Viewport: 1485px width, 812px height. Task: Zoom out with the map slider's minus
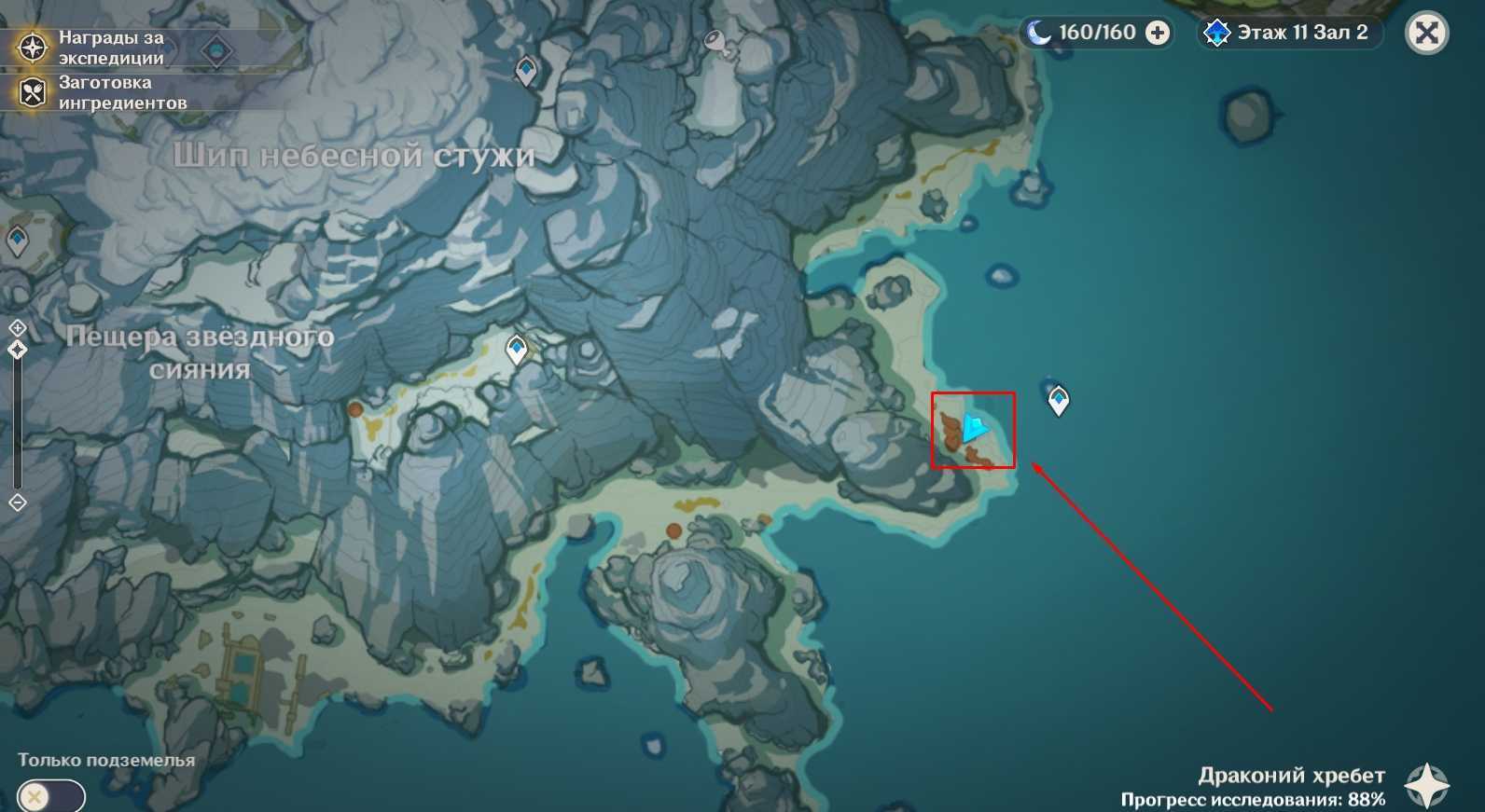click(x=18, y=502)
